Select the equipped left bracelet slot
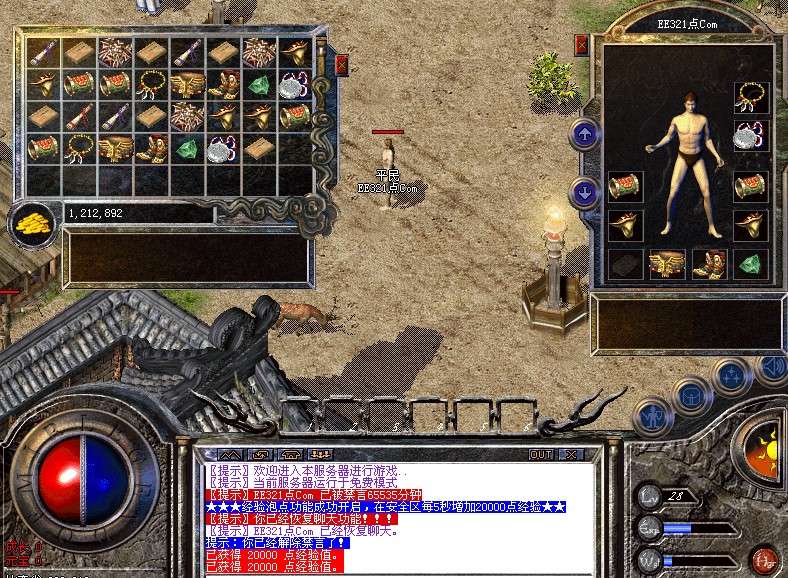The height and width of the screenshot is (578, 788). [x=625, y=187]
